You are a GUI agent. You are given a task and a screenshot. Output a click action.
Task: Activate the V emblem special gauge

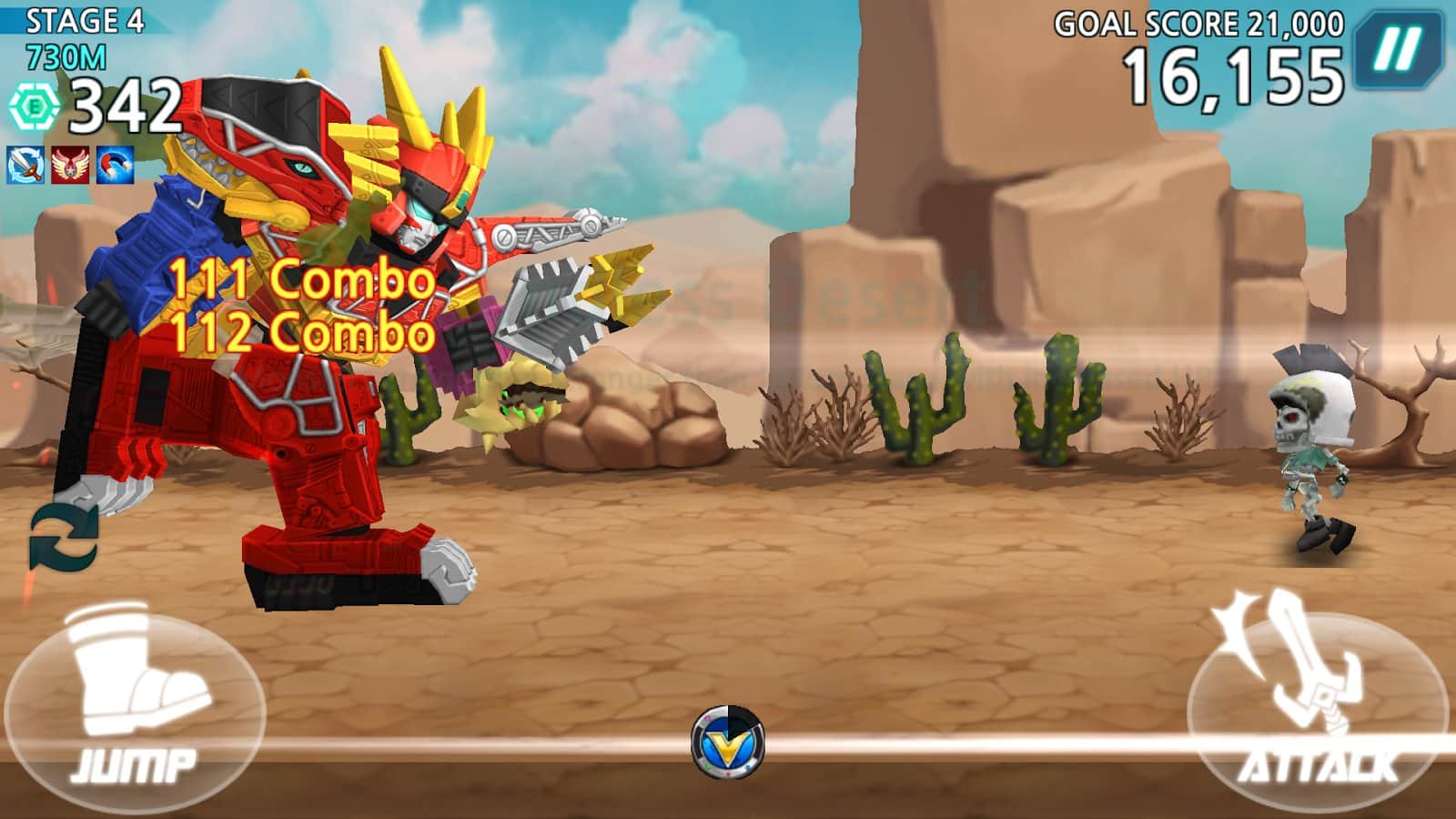pos(727,743)
